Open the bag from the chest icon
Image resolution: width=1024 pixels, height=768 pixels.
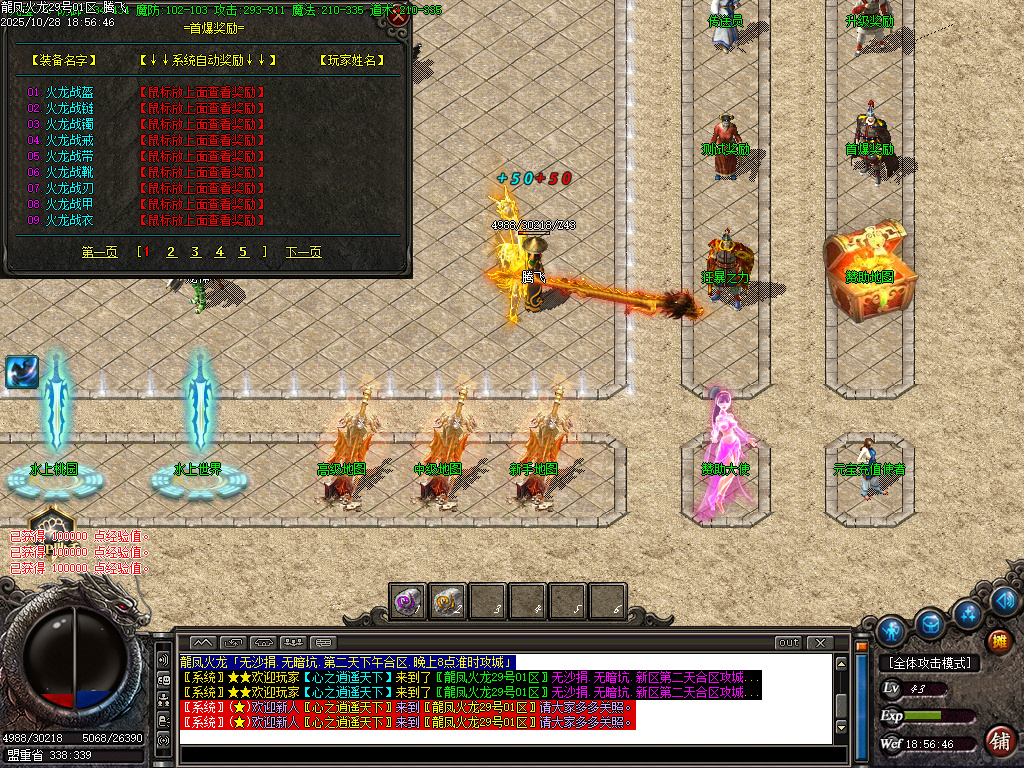[930, 622]
